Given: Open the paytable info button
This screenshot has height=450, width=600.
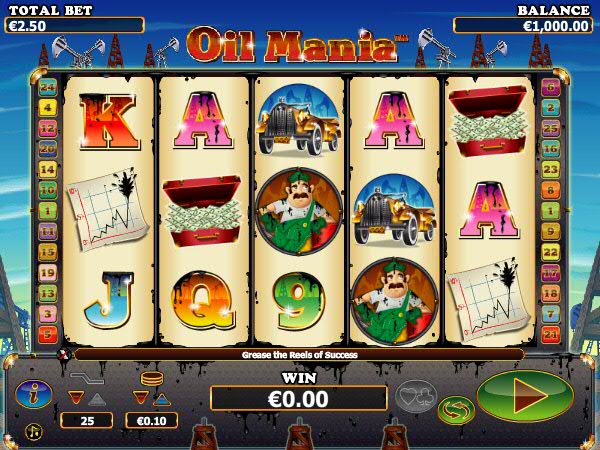Looking at the screenshot, I should click(x=33, y=394).
